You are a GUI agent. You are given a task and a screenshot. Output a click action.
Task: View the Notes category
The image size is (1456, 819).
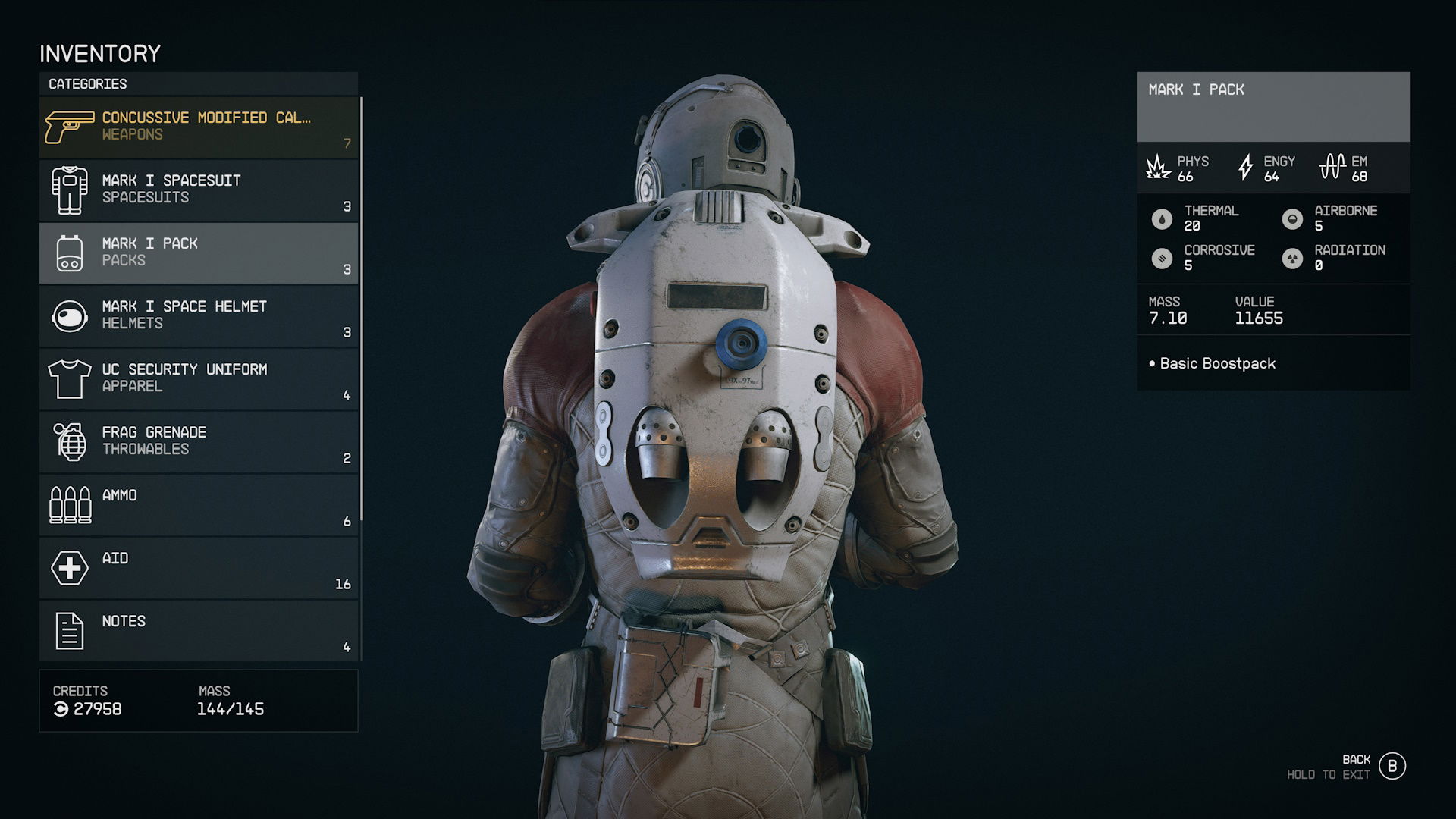pyautogui.click(x=199, y=630)
